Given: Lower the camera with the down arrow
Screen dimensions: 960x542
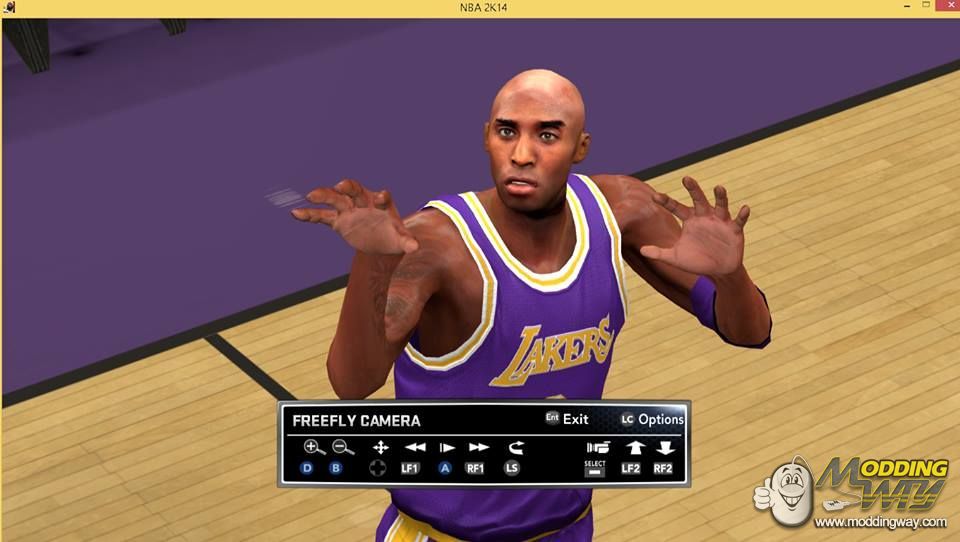Looking at the screenshot, I should (665, 448).
